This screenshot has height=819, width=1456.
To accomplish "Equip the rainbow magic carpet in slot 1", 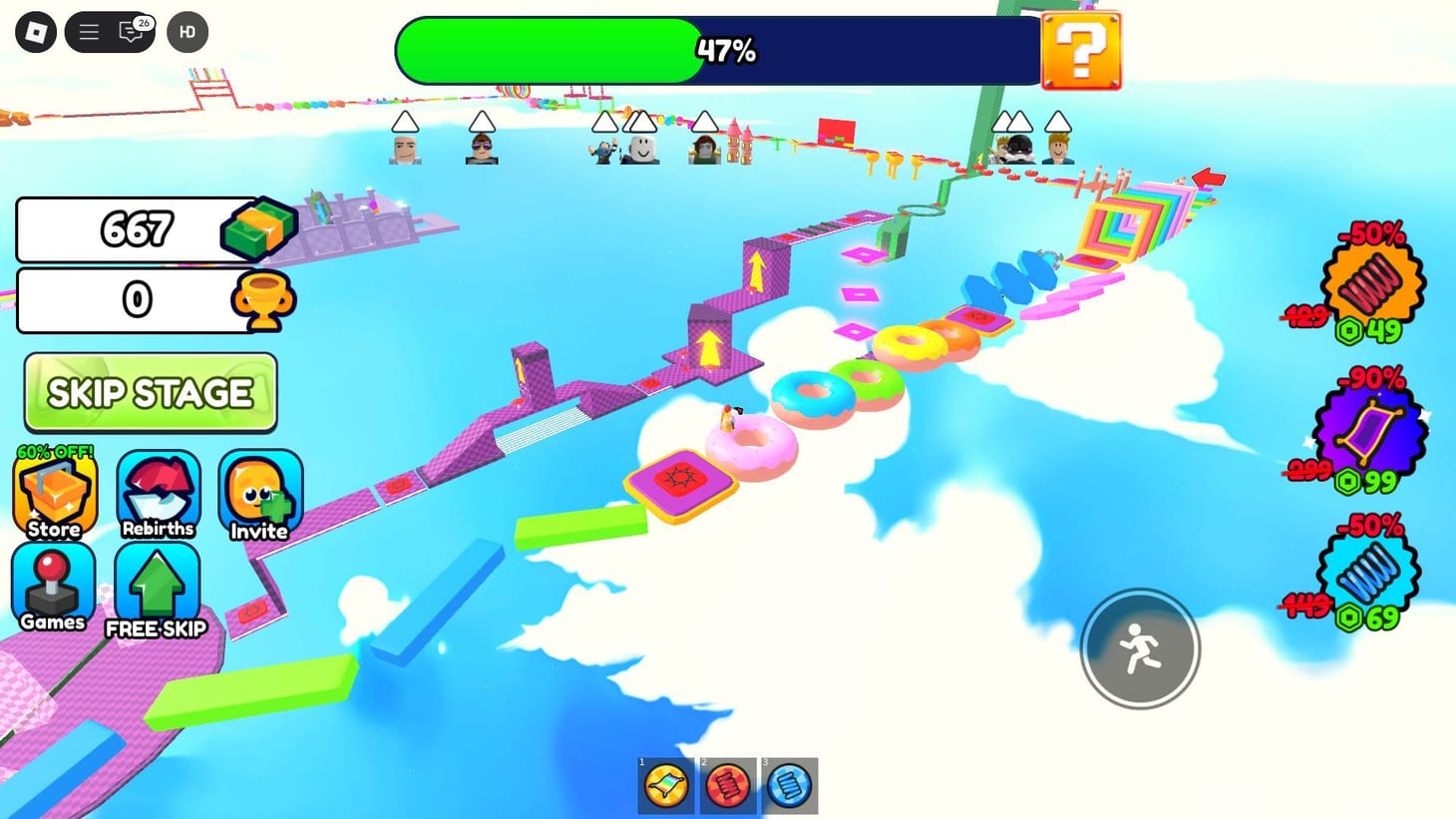I will pos(665,785).
